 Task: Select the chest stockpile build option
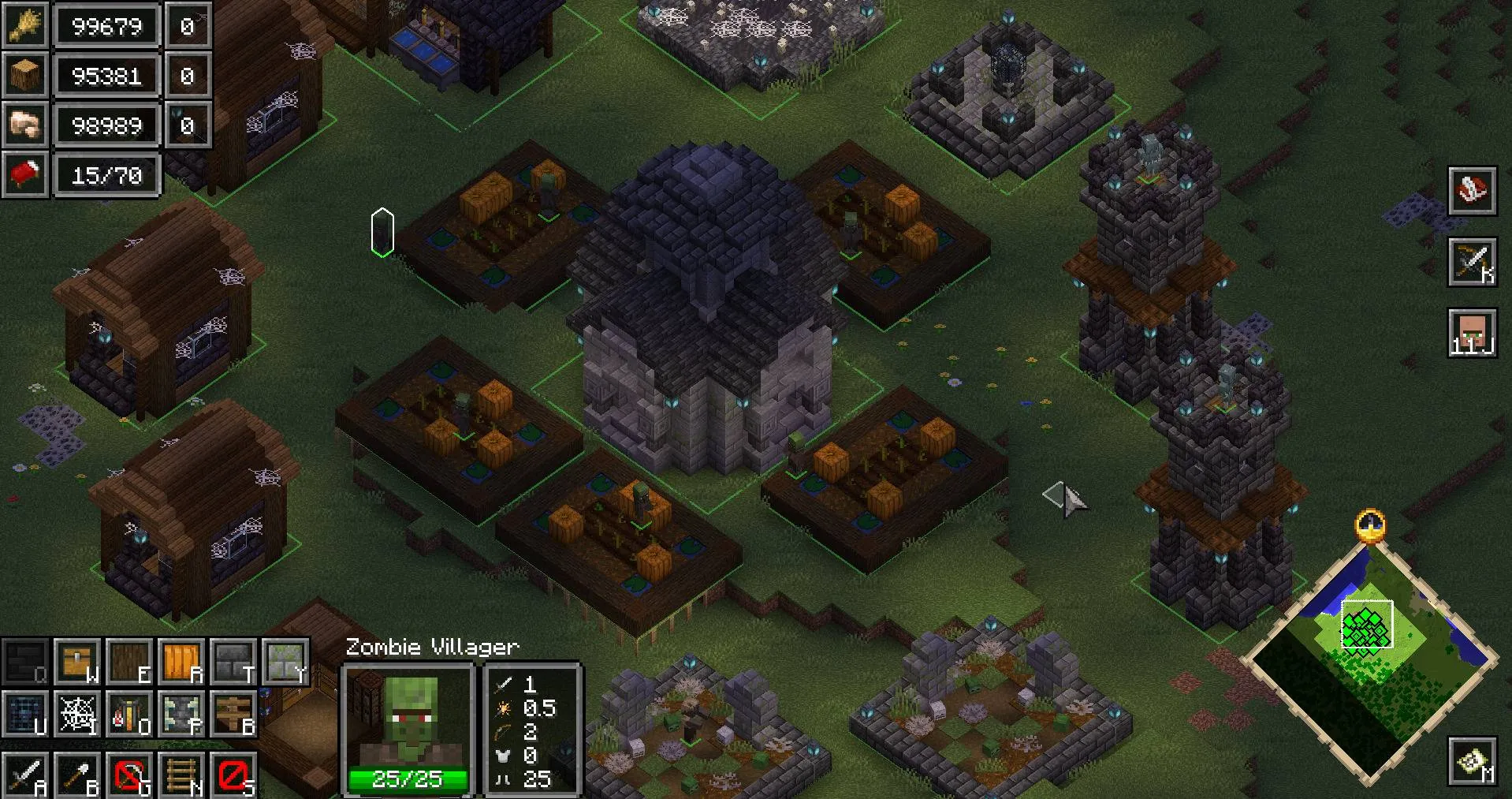click(x=76, y=663)
